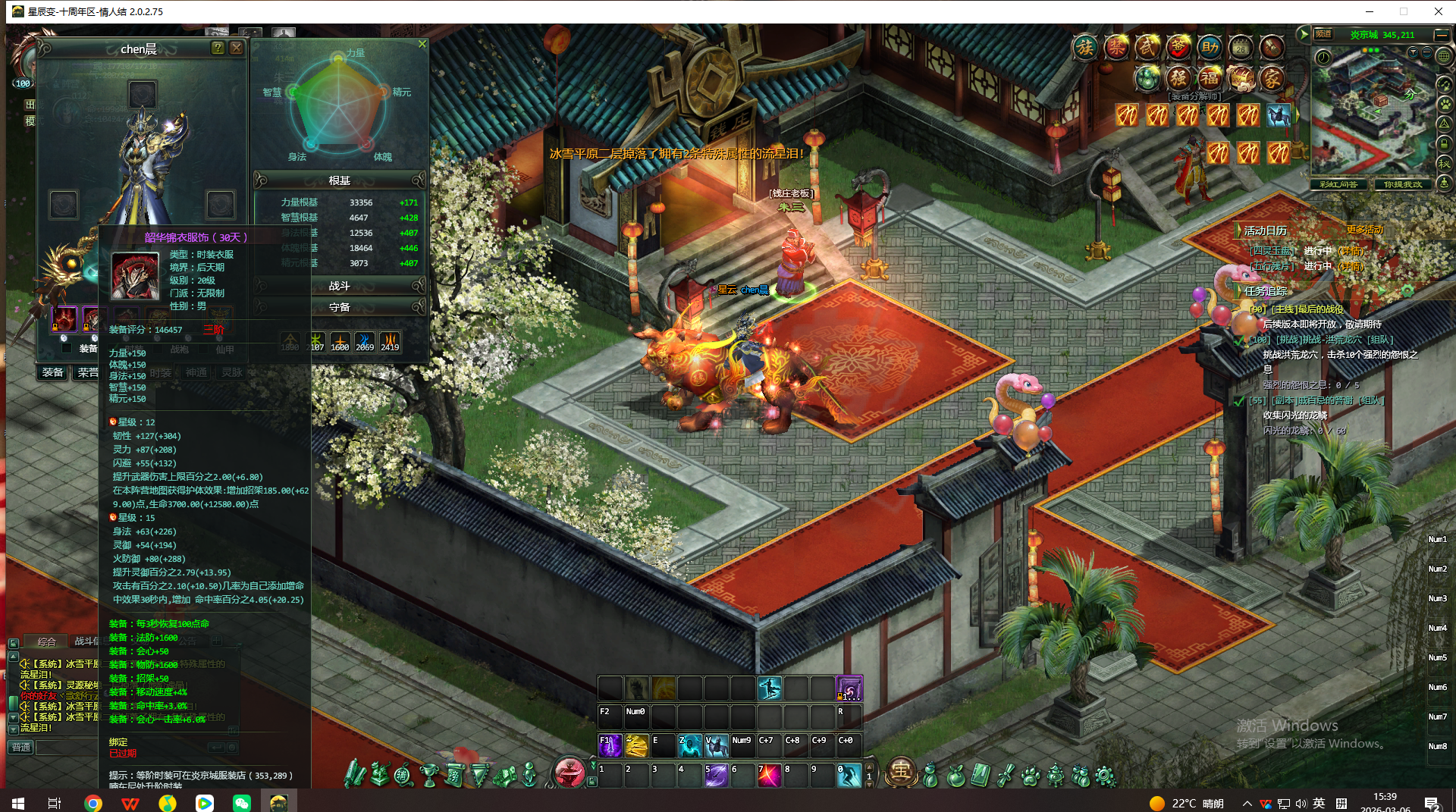Open the 族 clan icon

click(x=1085, y=48)
